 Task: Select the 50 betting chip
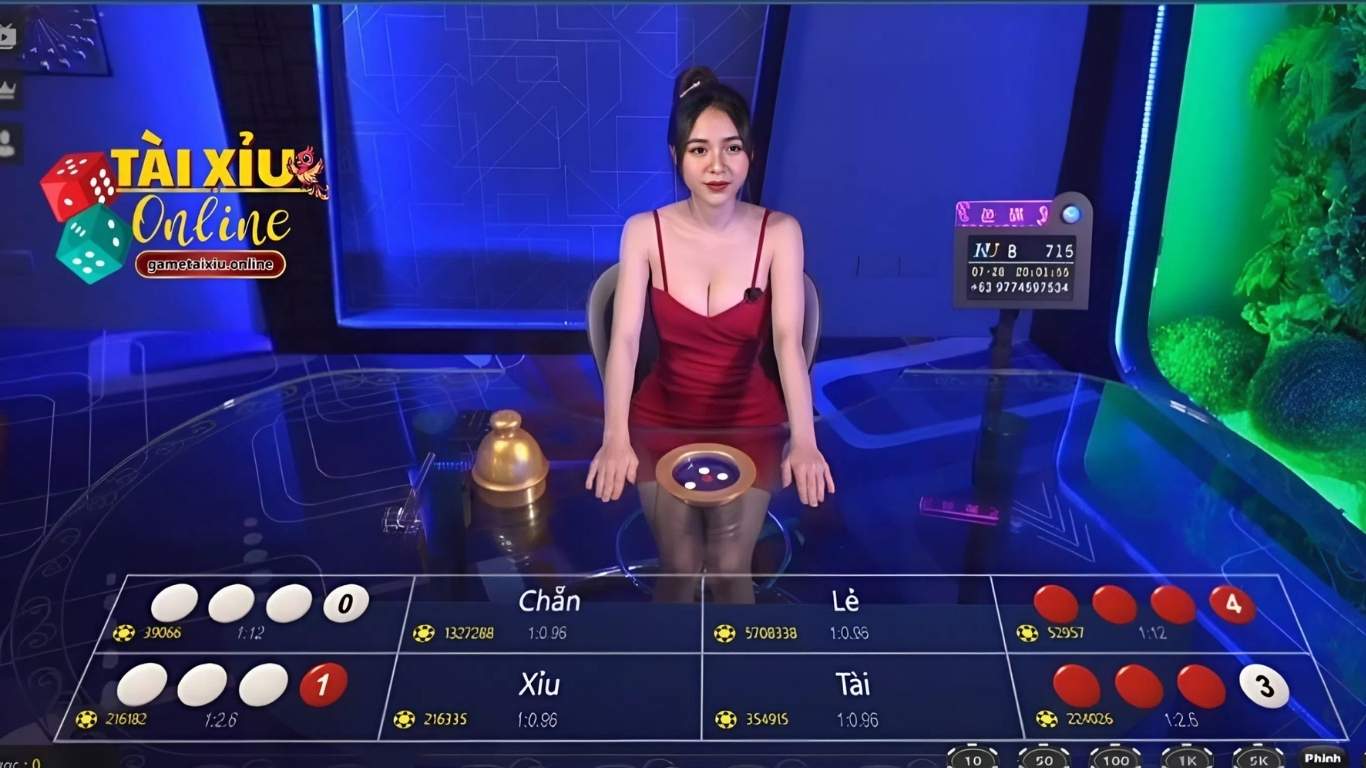coord(1045,760)
